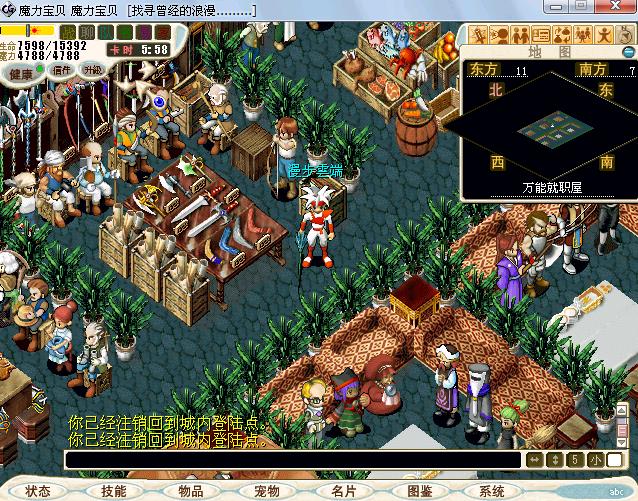The width and height of the screenshot is (638, 501).
Task: Open the 技能 skills menu
Action: [114, 491]
